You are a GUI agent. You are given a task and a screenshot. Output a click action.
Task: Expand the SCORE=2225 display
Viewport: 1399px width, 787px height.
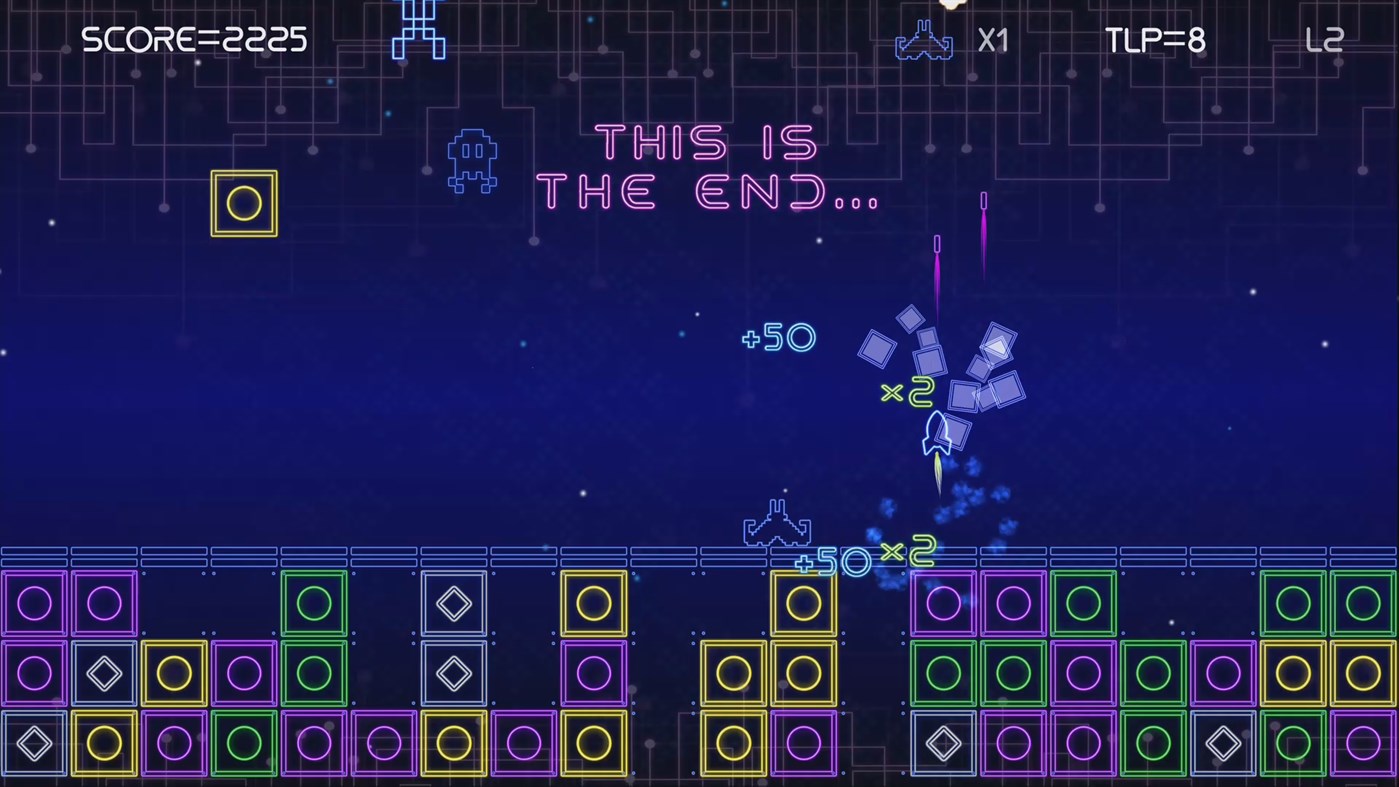[x=194, y=41]
